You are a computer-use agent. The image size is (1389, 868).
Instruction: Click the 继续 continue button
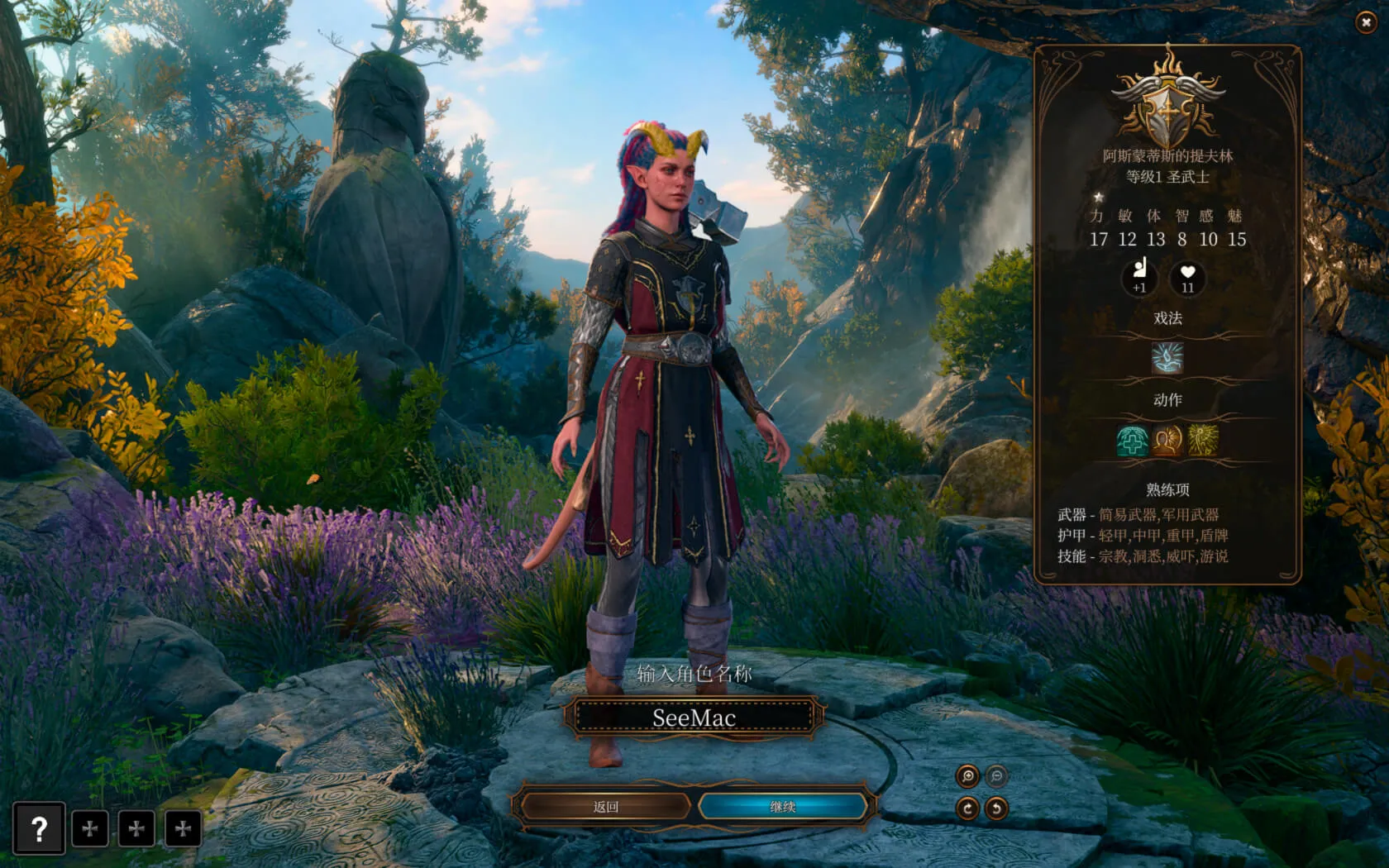coord(782,807)
